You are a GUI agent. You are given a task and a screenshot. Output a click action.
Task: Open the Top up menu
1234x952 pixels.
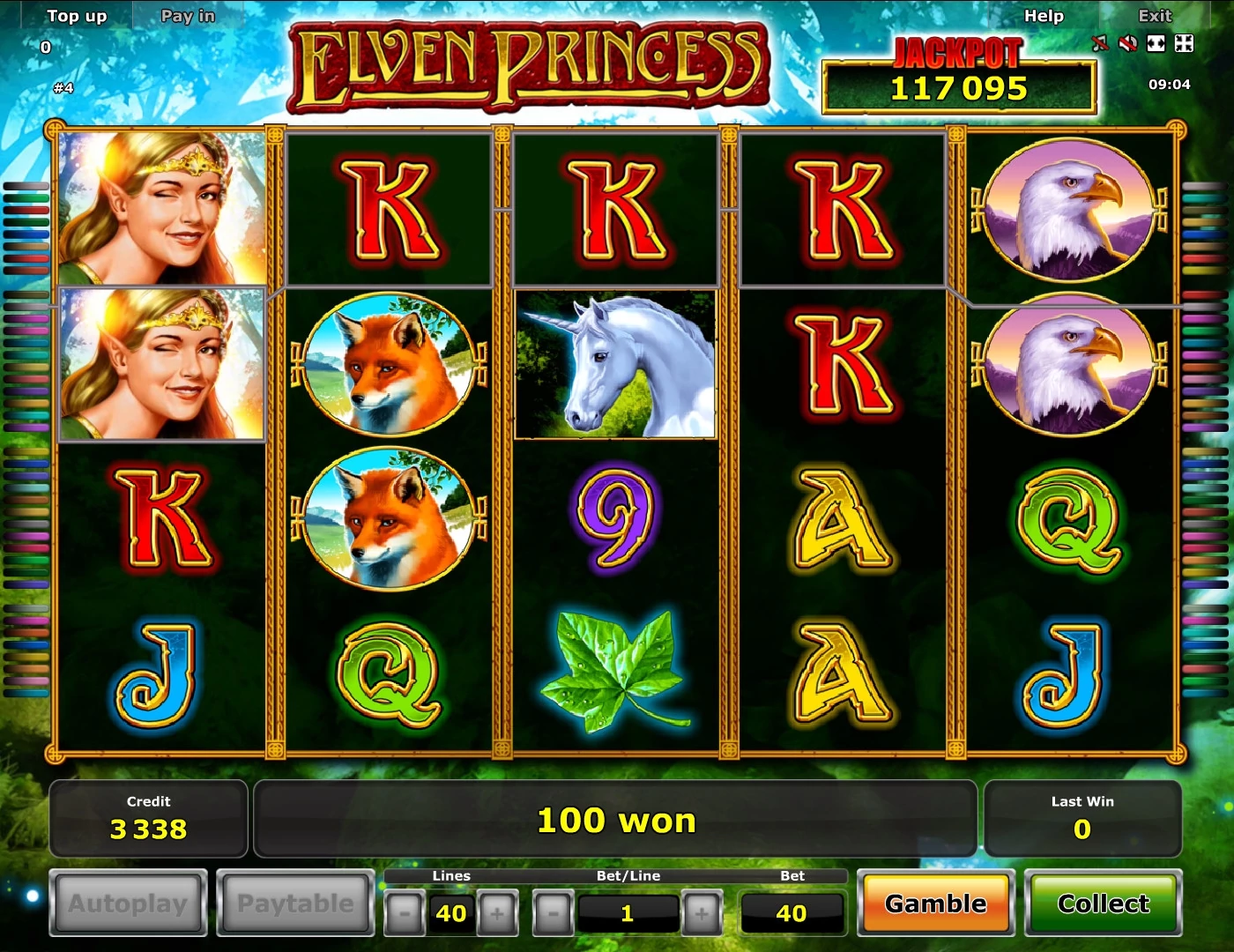(77, 15)
